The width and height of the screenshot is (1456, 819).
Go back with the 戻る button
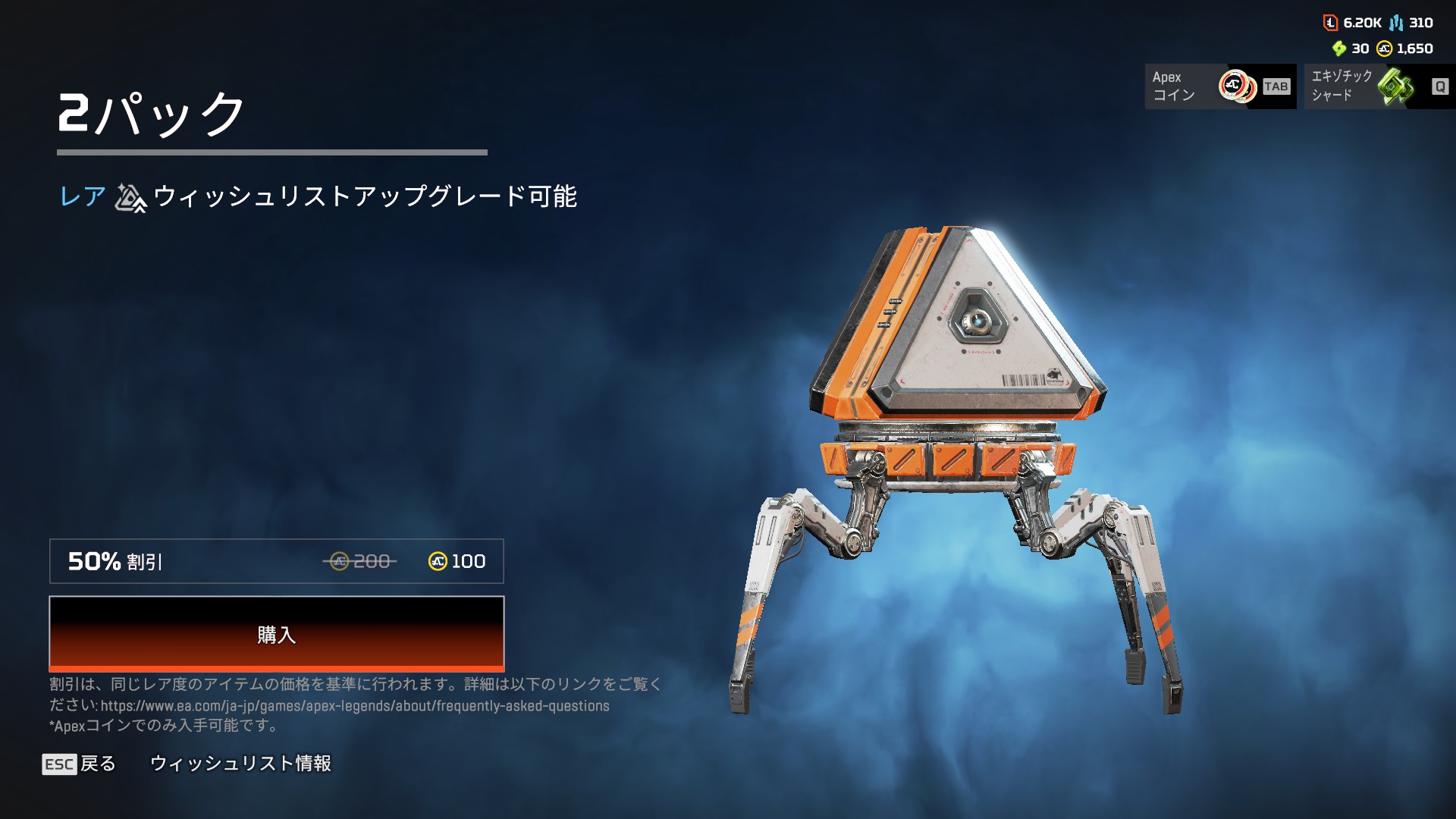coord(80,764)
